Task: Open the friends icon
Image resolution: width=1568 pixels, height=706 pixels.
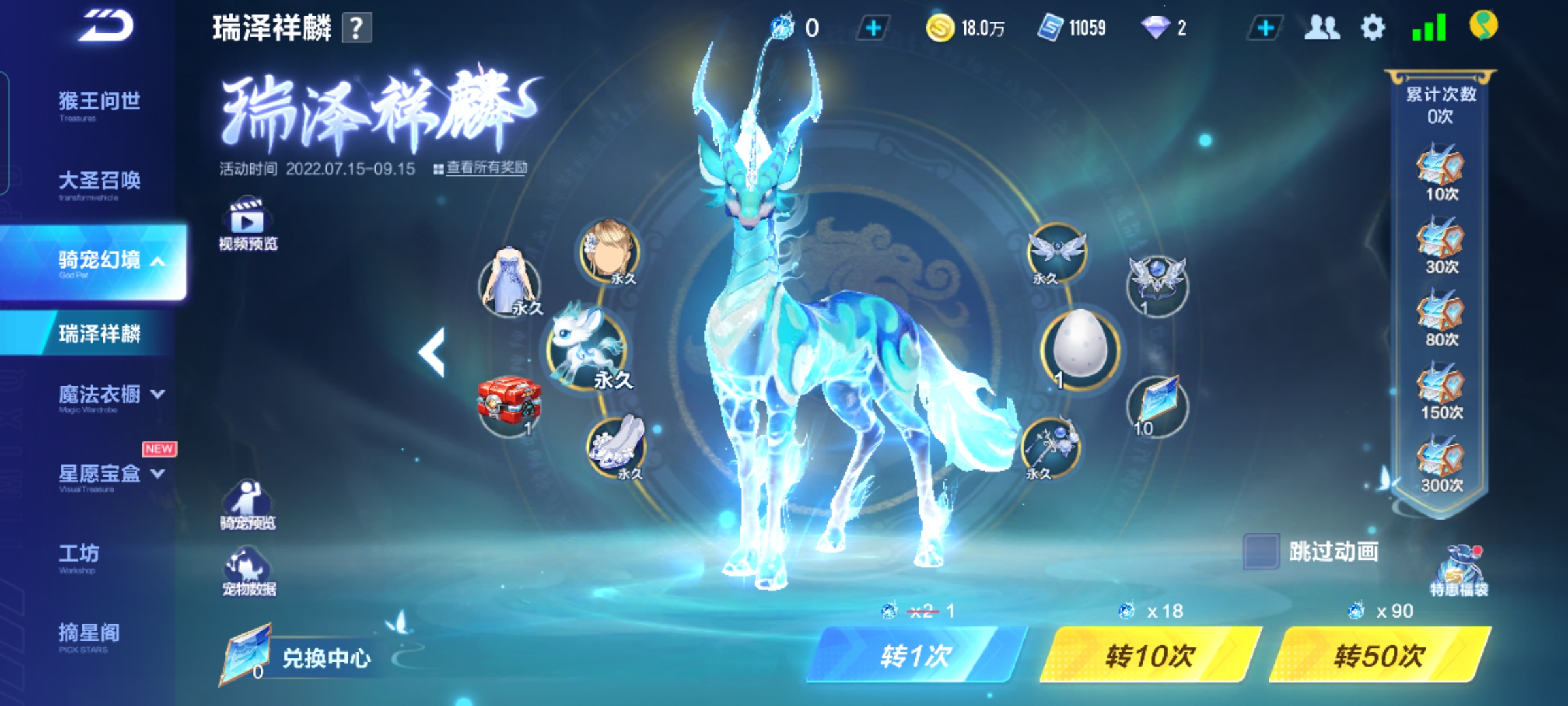Action: 1322,28
